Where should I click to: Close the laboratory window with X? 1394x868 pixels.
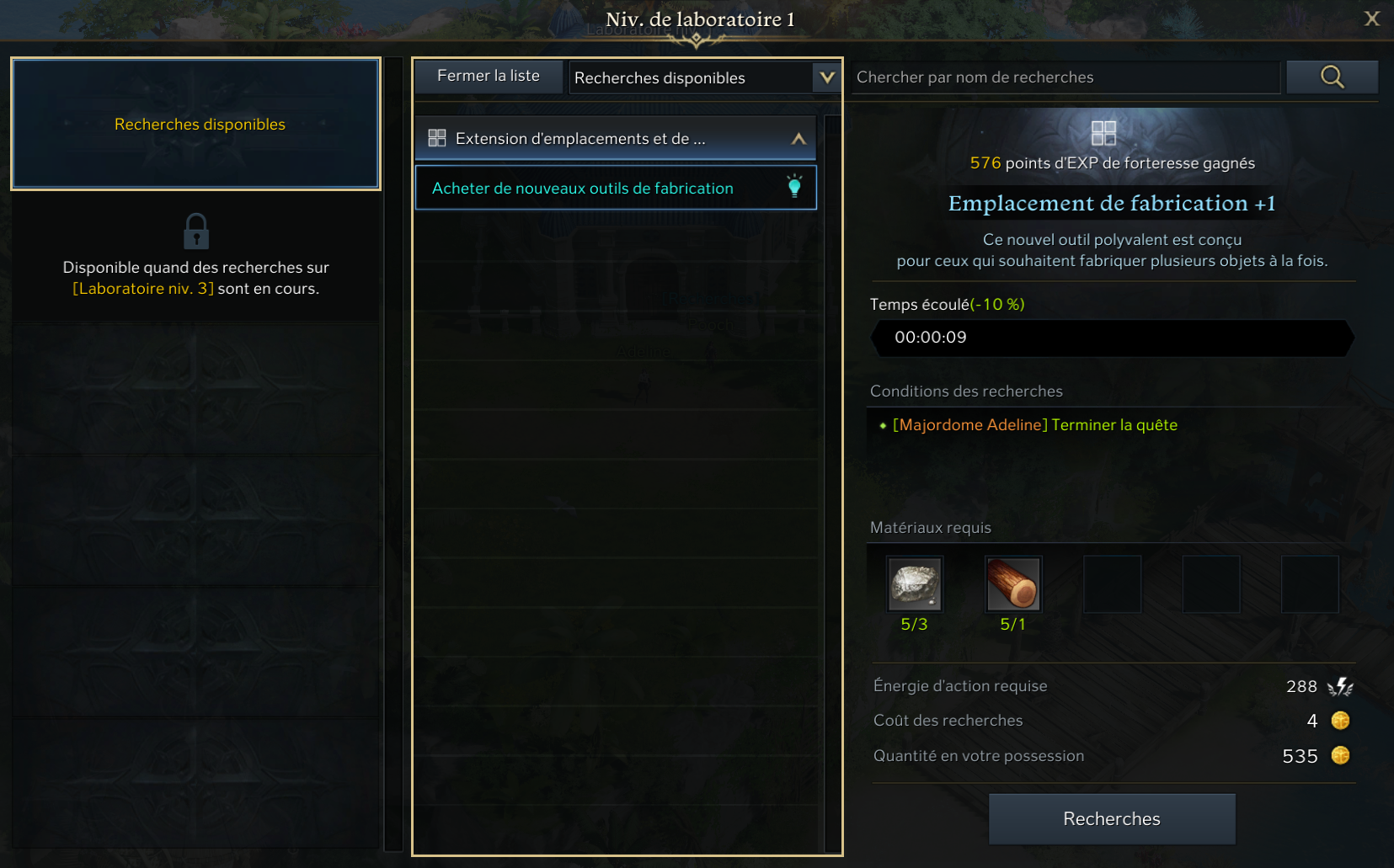[x=1372, y=19]
